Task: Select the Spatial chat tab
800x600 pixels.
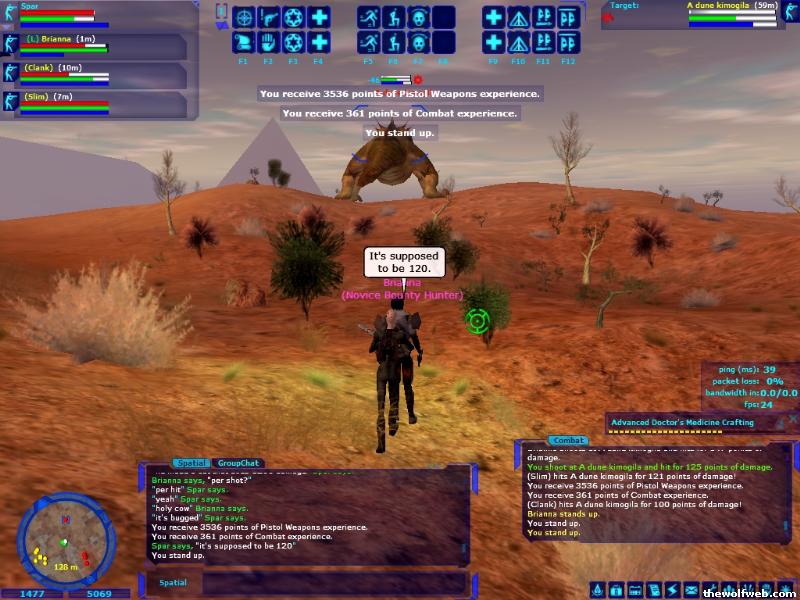Action: point(191,463)
